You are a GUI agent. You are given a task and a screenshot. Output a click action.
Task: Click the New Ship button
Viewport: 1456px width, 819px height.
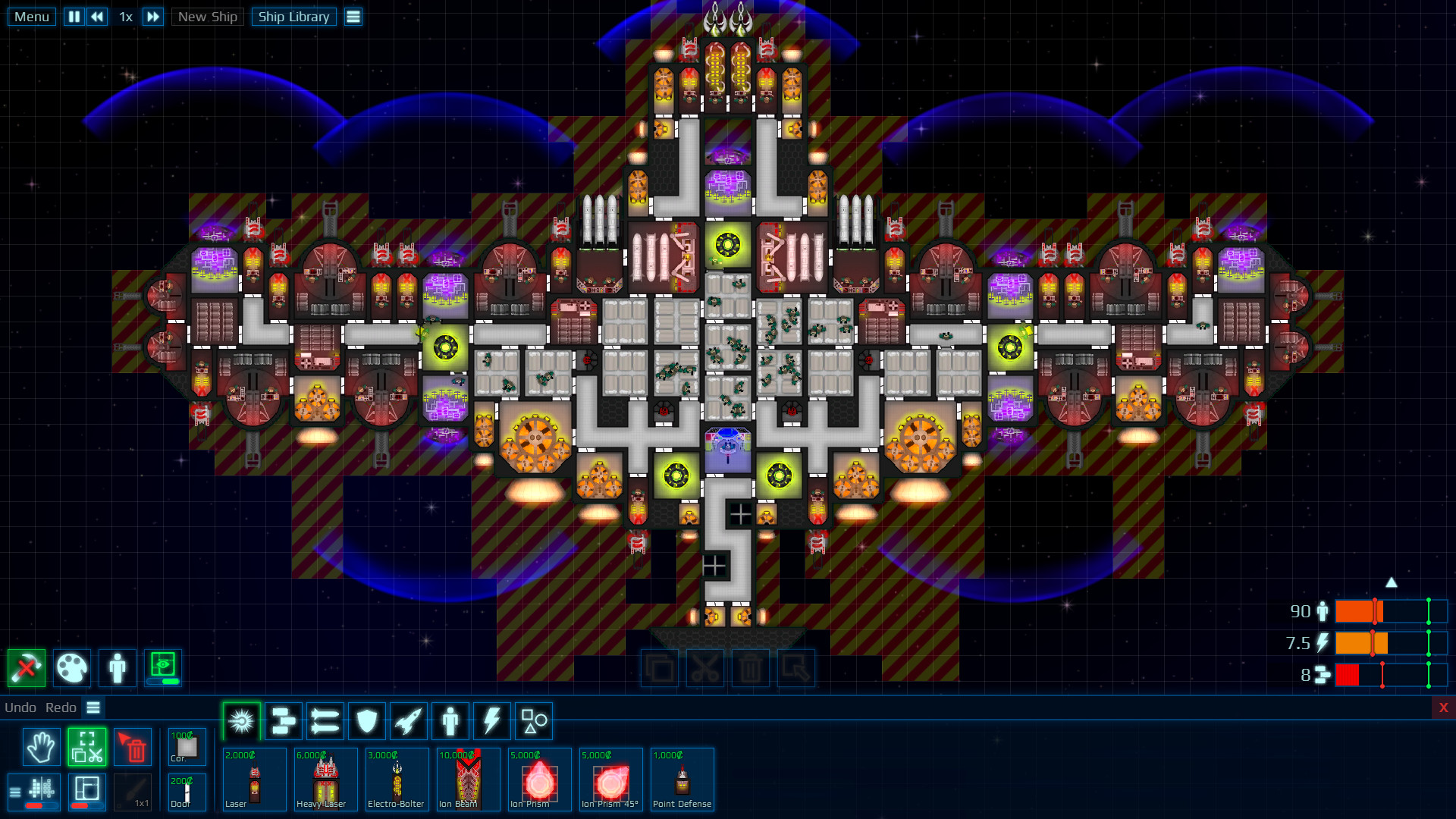pos(207,16)
